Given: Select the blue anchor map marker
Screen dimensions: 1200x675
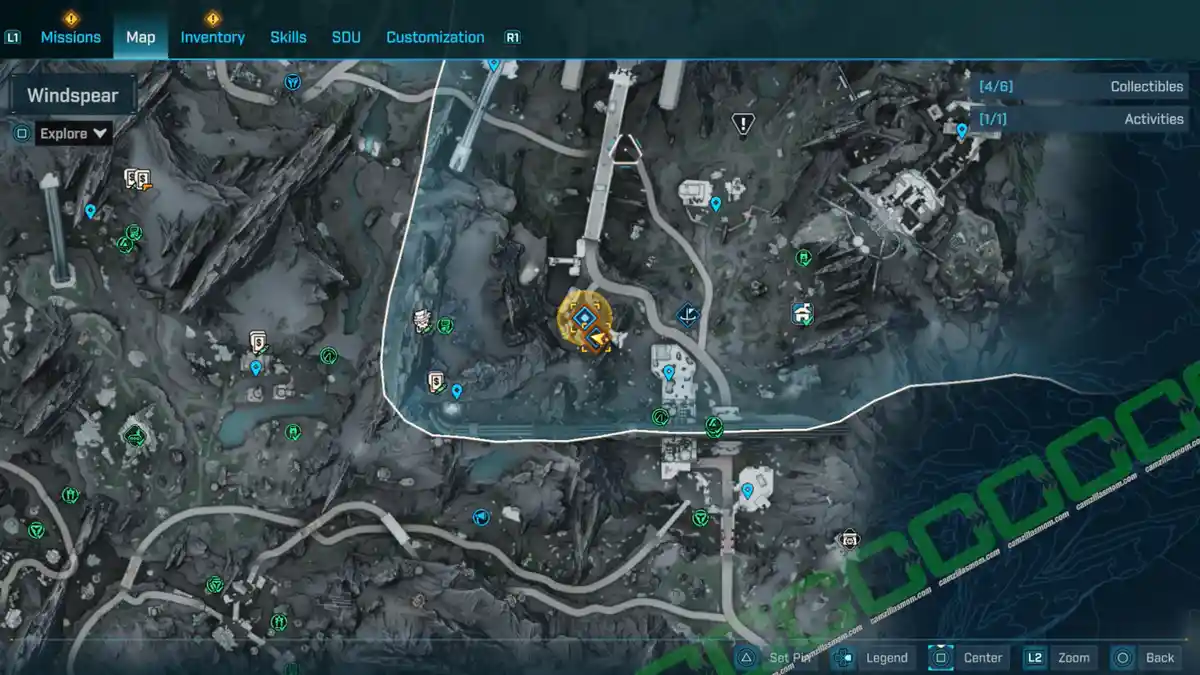Looking at the screenshot, I should click(687, 317).
